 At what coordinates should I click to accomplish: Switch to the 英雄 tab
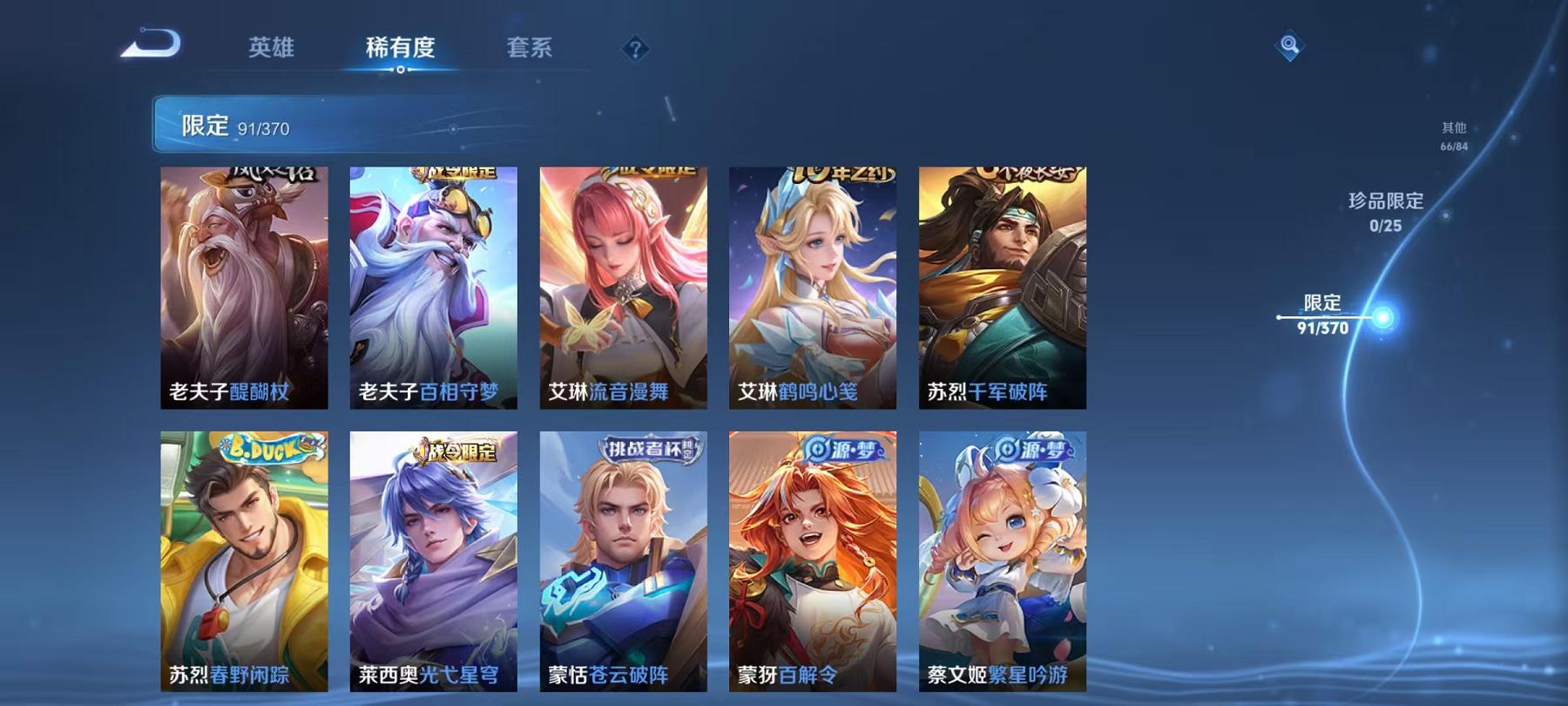coord(271,50)
